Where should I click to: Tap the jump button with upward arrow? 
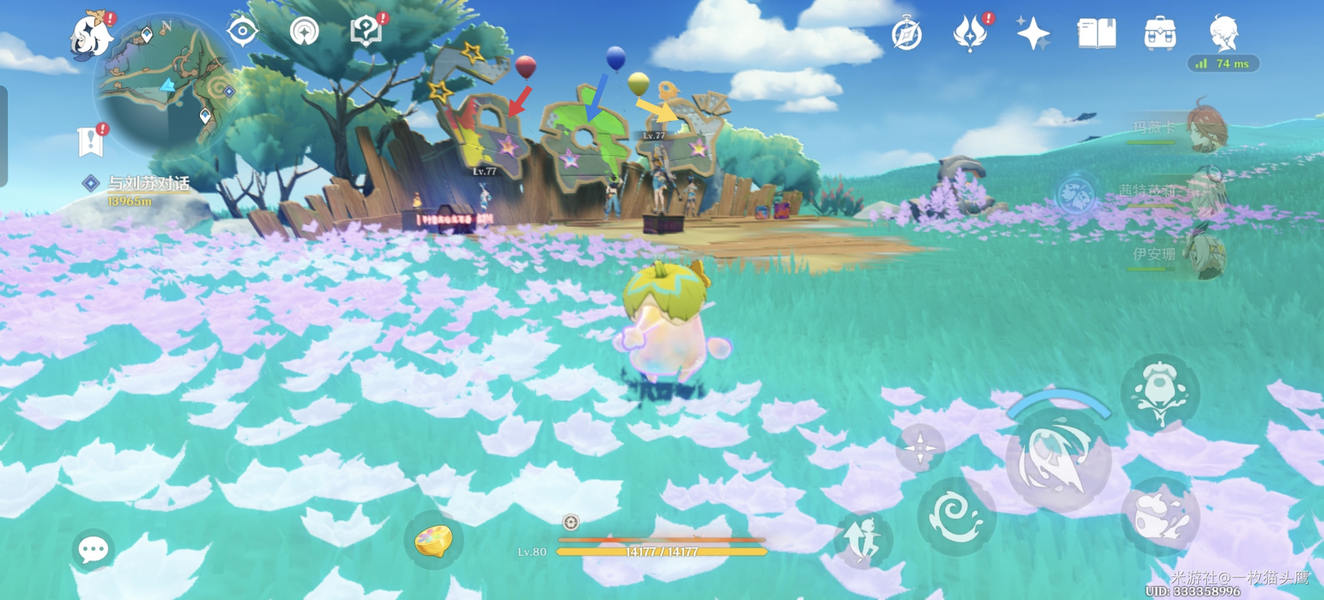(863, 541)
